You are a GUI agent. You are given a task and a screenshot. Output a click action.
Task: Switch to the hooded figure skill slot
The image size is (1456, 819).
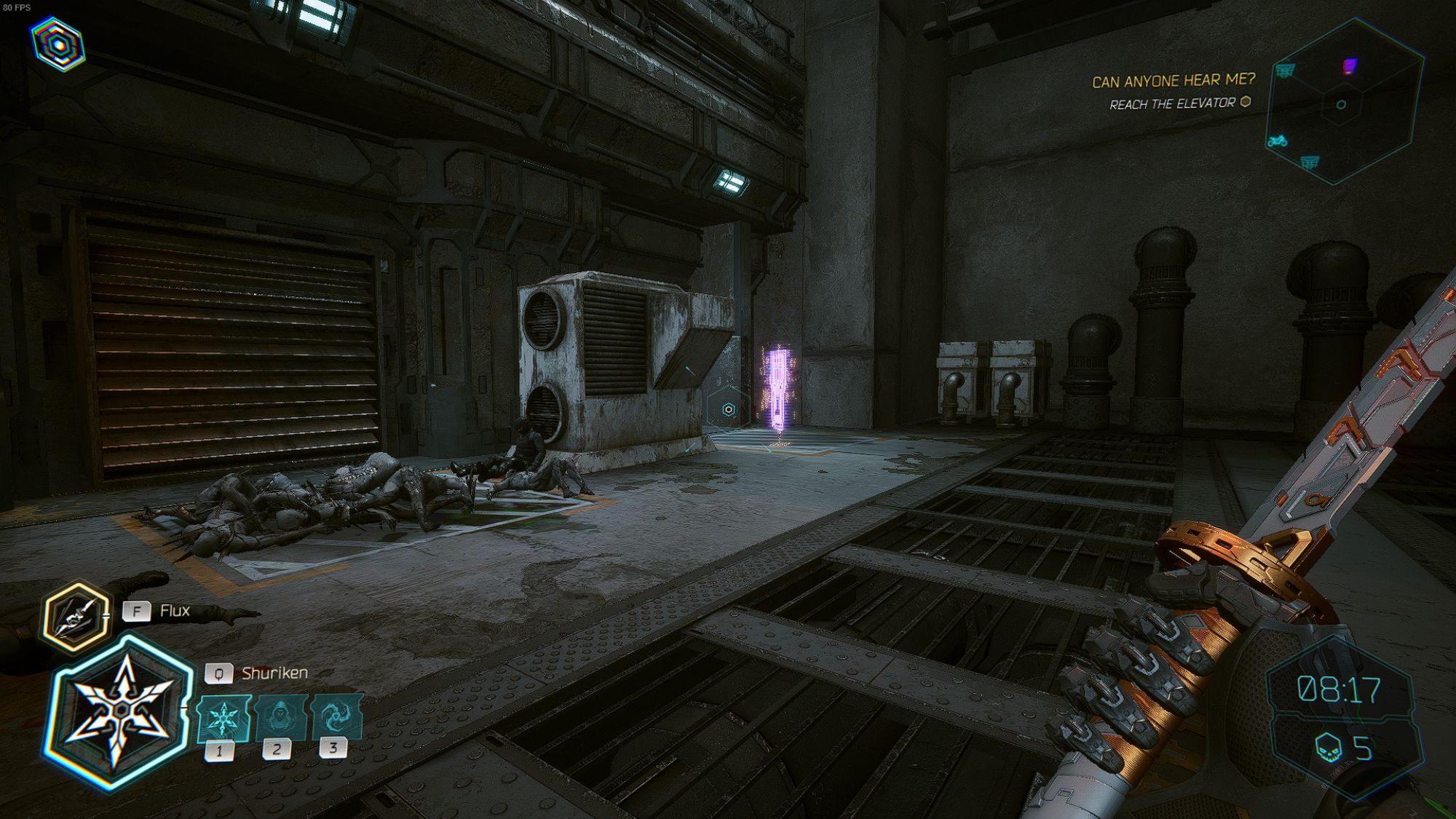pyautogui.click(x=280, y=719)
